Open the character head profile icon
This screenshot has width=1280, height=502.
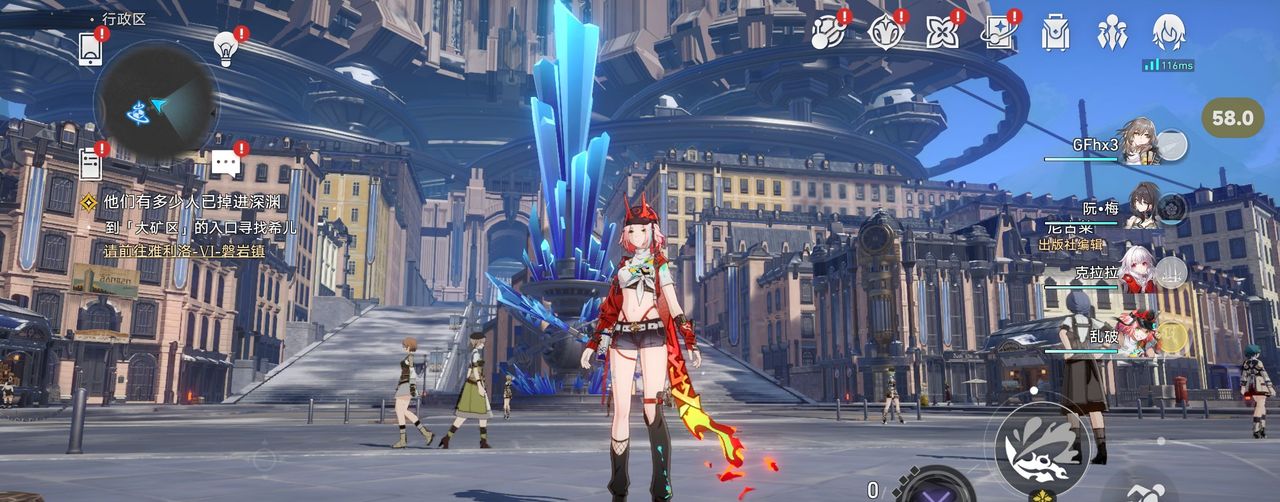click(1168, 32)
